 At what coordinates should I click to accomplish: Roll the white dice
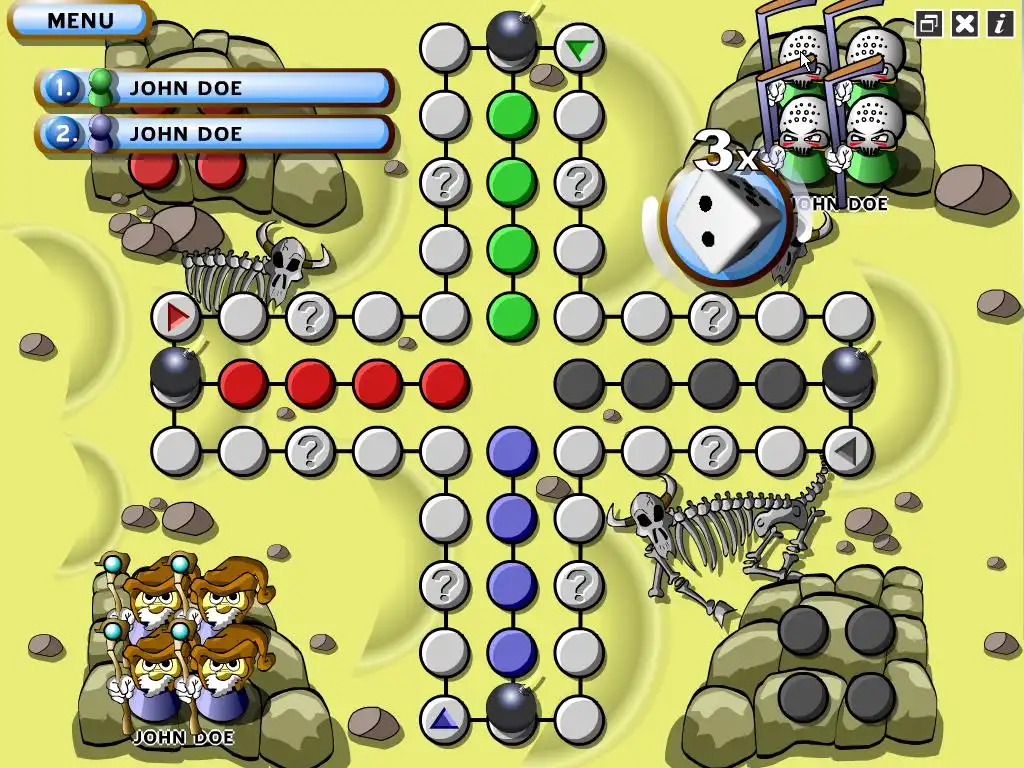724,224
